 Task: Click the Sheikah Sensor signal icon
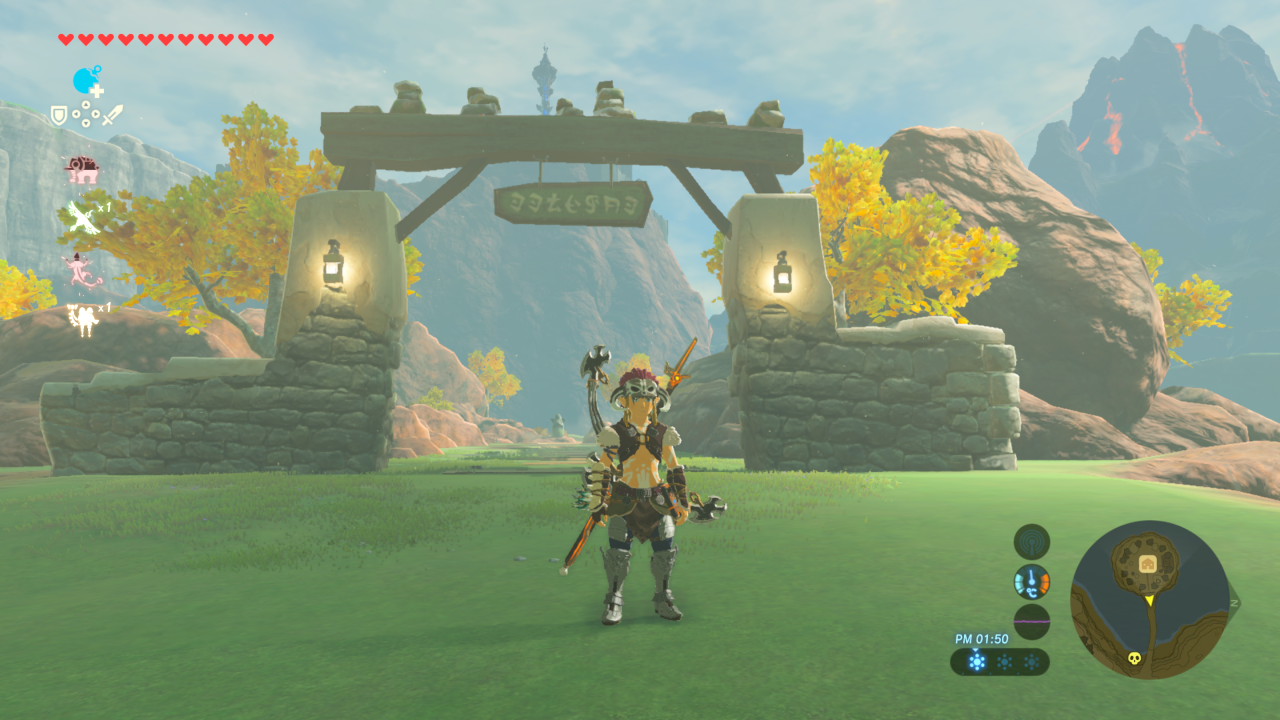click(1031, 542)
